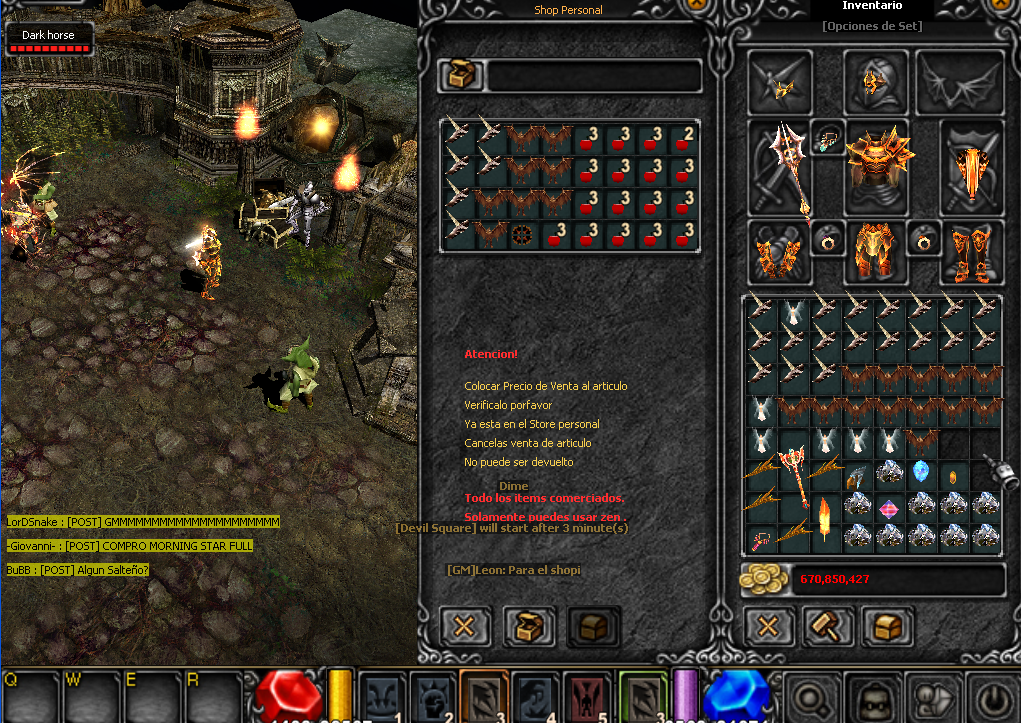Click the hammer repair button in inventory
Screen dimensions: 1021x723
(829, 627)
